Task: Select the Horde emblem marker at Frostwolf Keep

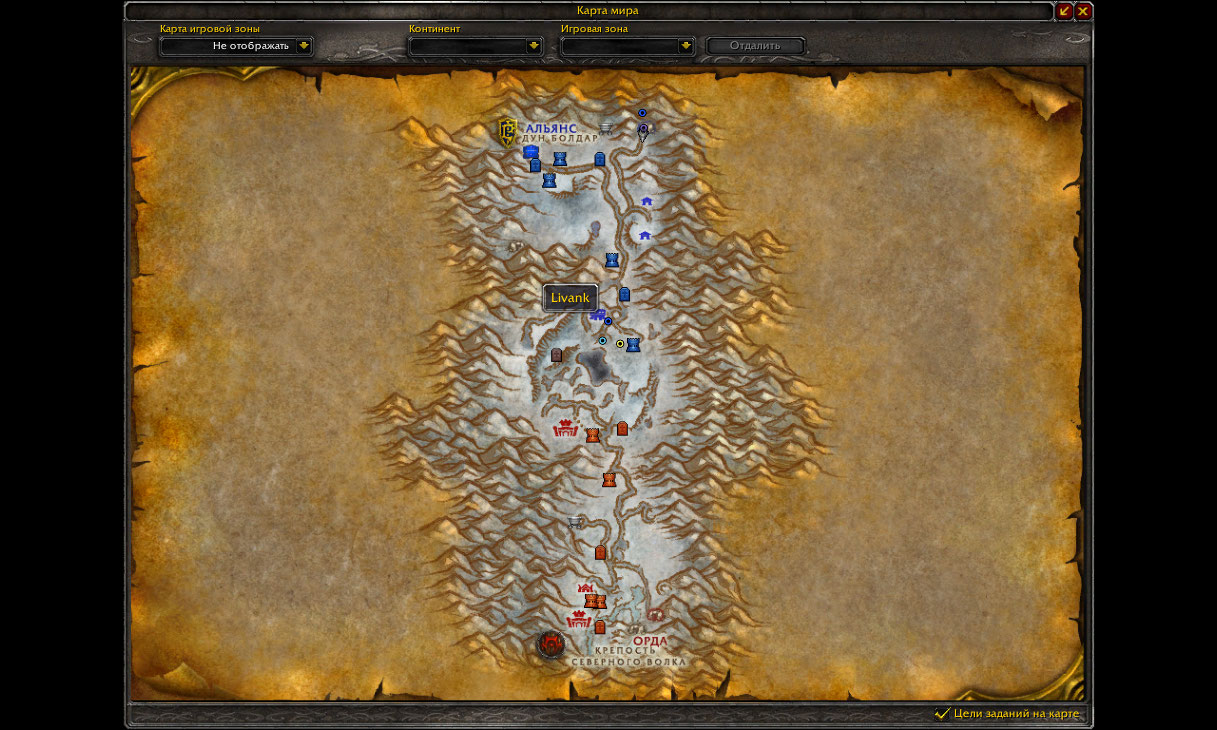Action: (551, 644)
